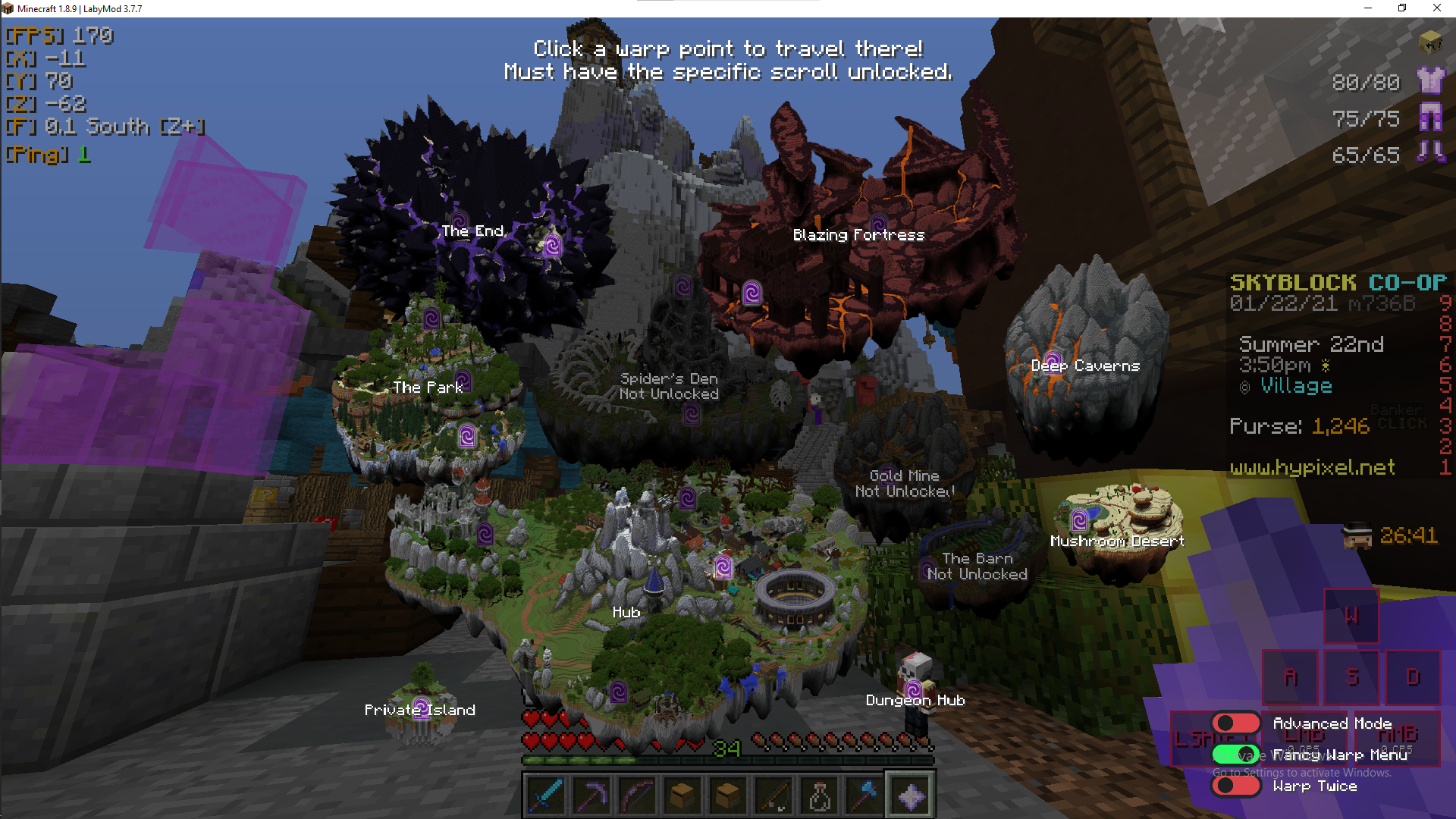The height and width of the screenshot is (819, 1456).
Task: Enable Advanced Mode
Action: 1236,723
